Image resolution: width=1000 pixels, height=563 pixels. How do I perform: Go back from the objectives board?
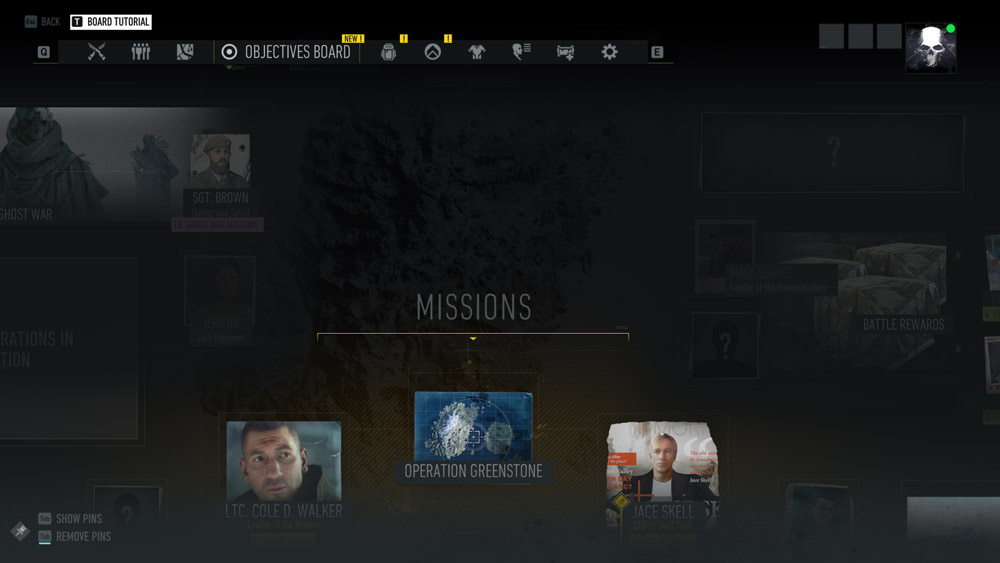[42, 22]
